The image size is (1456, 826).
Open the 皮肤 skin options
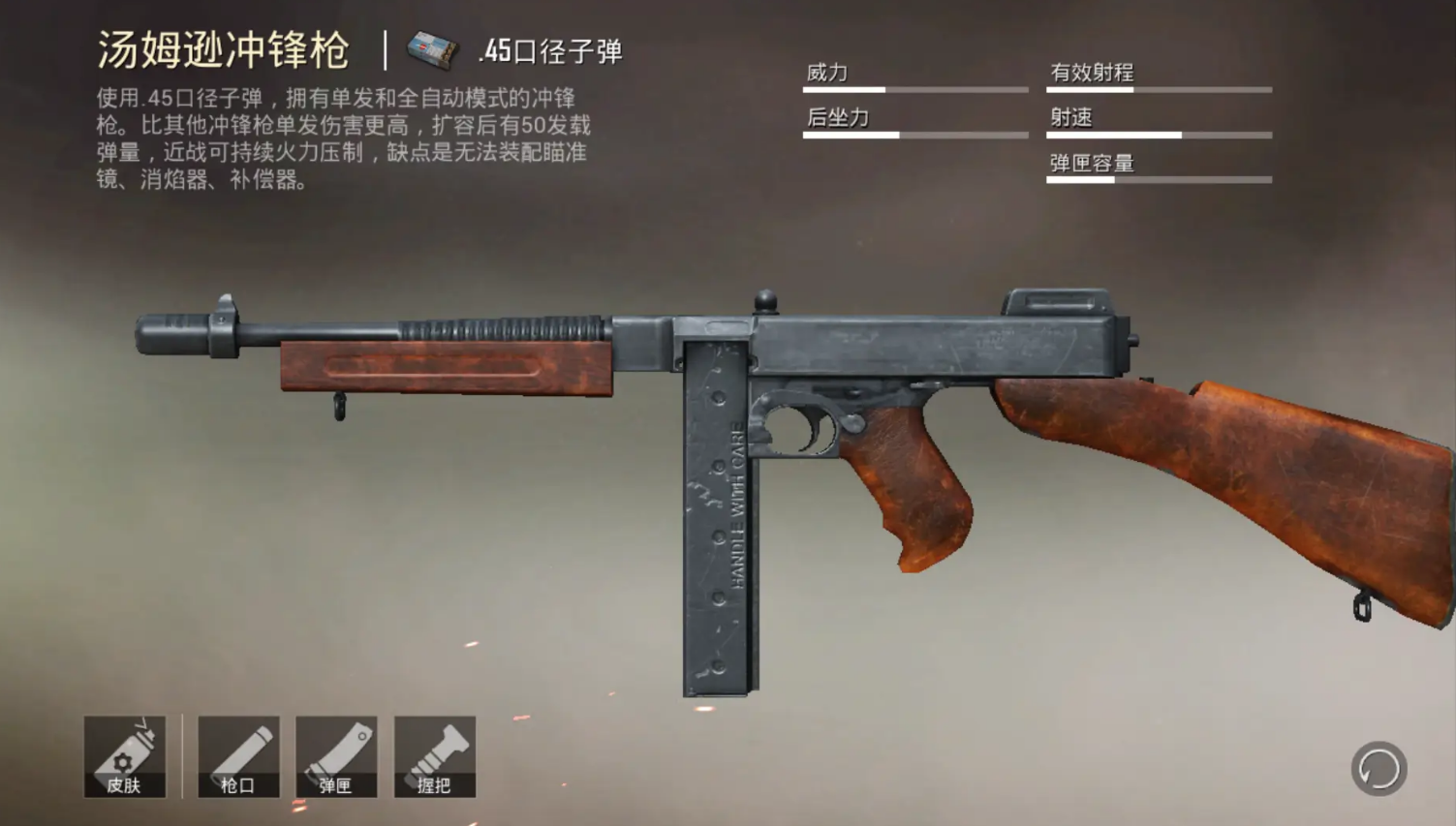[x=125, y=756]
